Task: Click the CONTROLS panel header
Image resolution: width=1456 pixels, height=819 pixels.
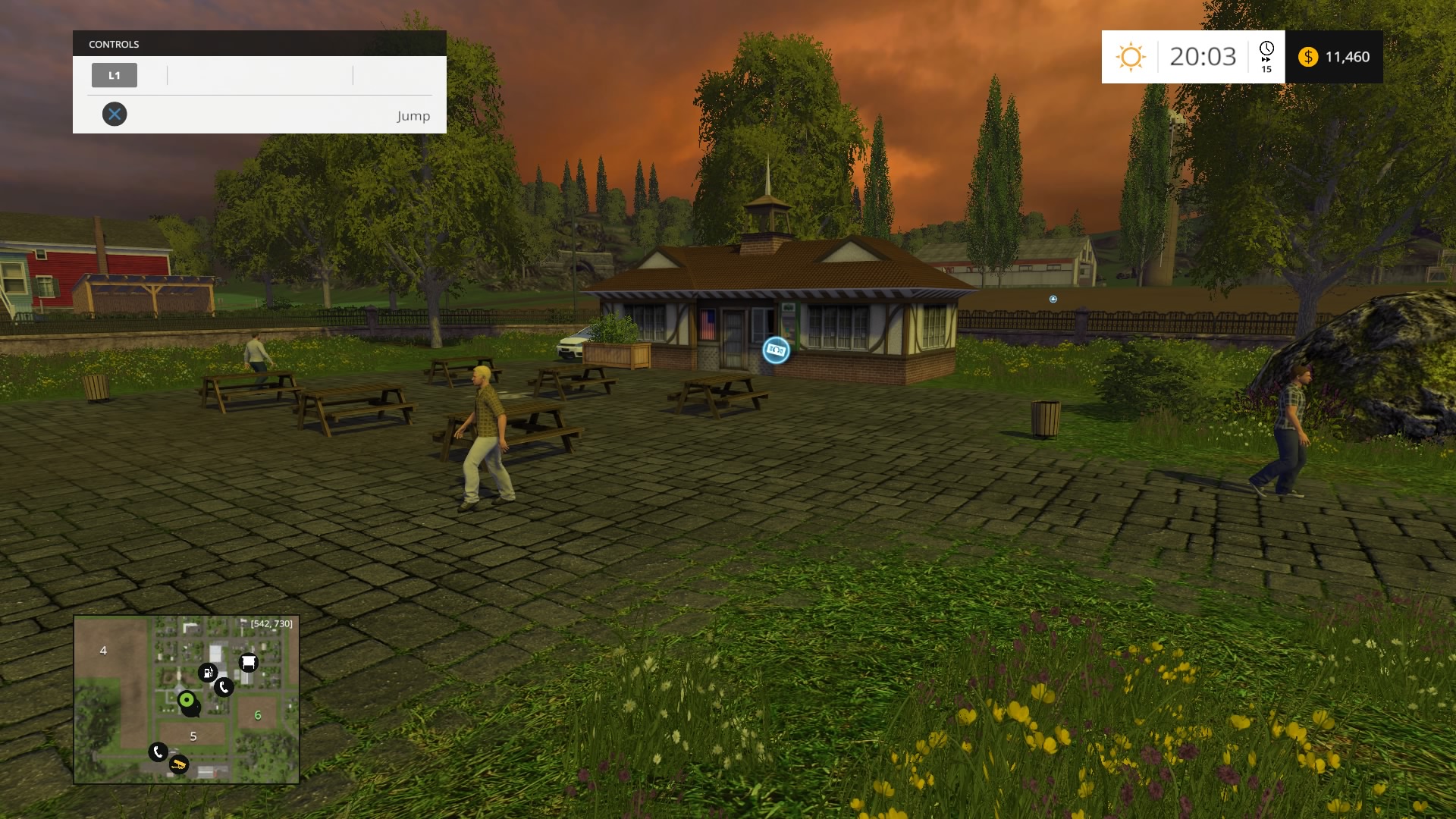Action: (114, 44)
